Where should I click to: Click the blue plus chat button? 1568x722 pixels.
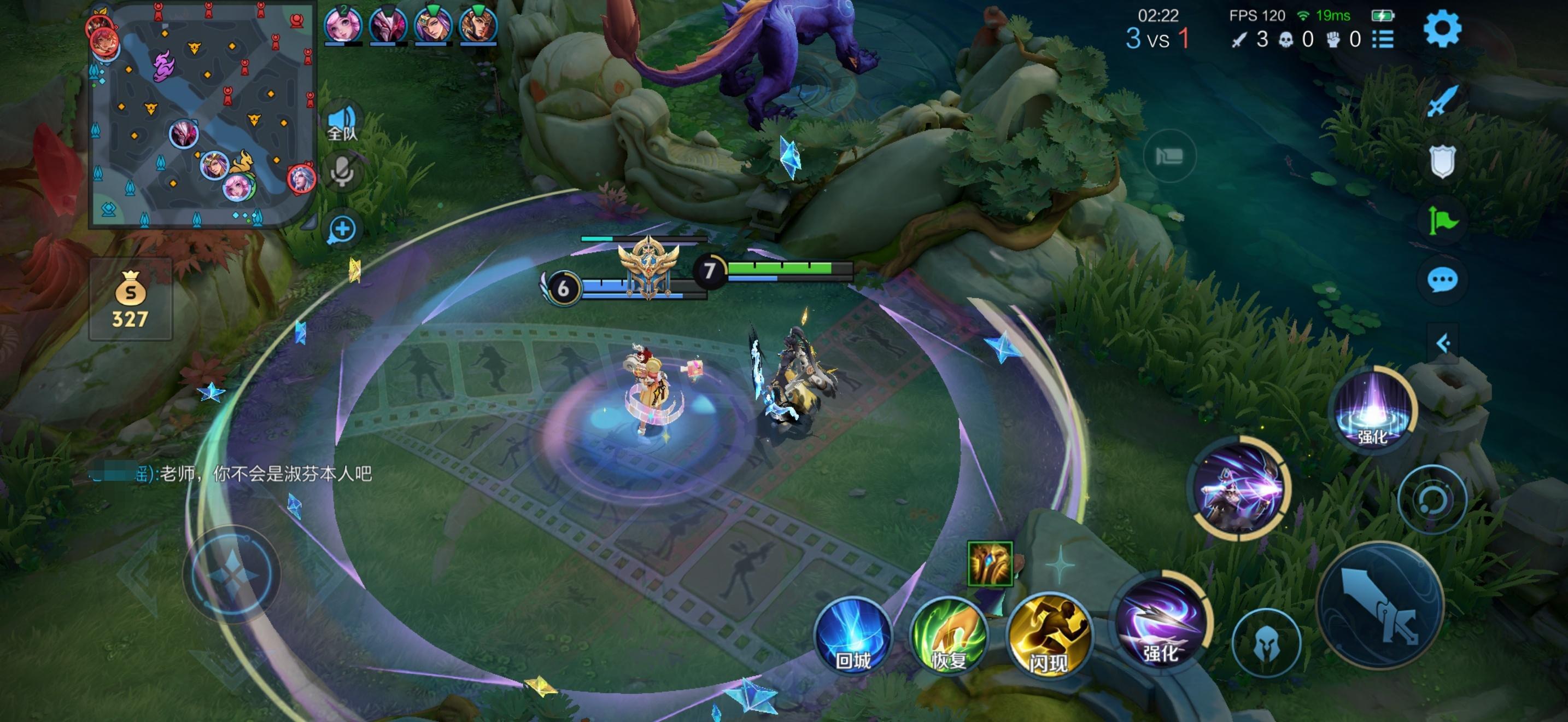tap(342, 230)
